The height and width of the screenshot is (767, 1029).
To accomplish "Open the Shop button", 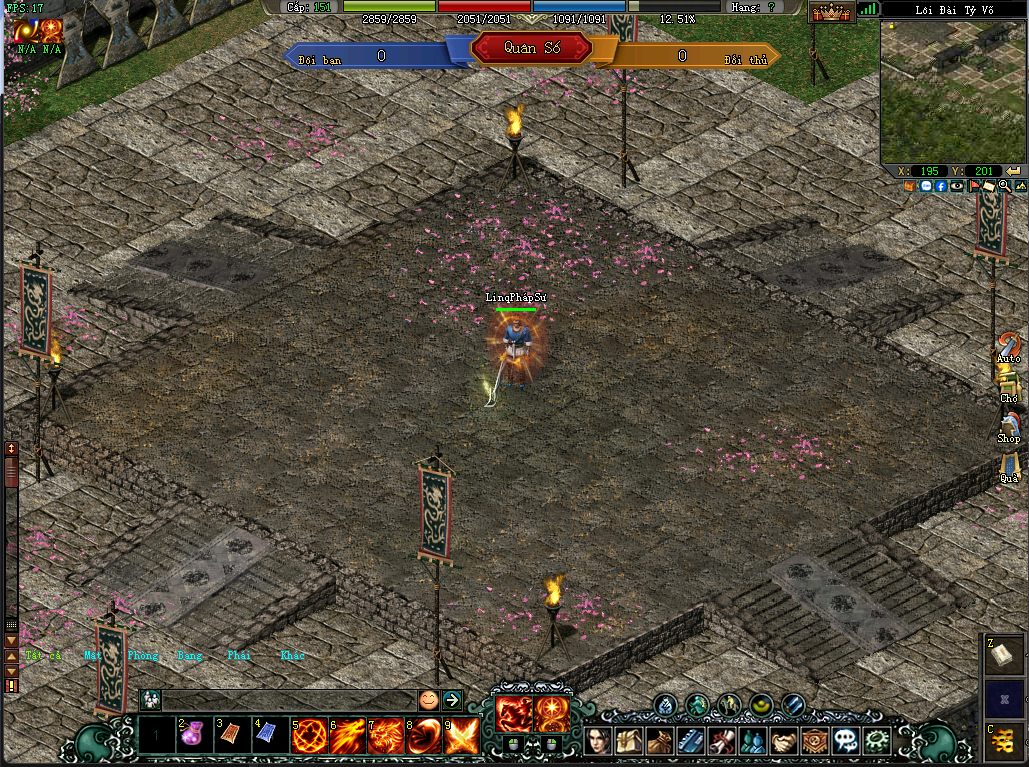I will click(x=1008, y=428).
